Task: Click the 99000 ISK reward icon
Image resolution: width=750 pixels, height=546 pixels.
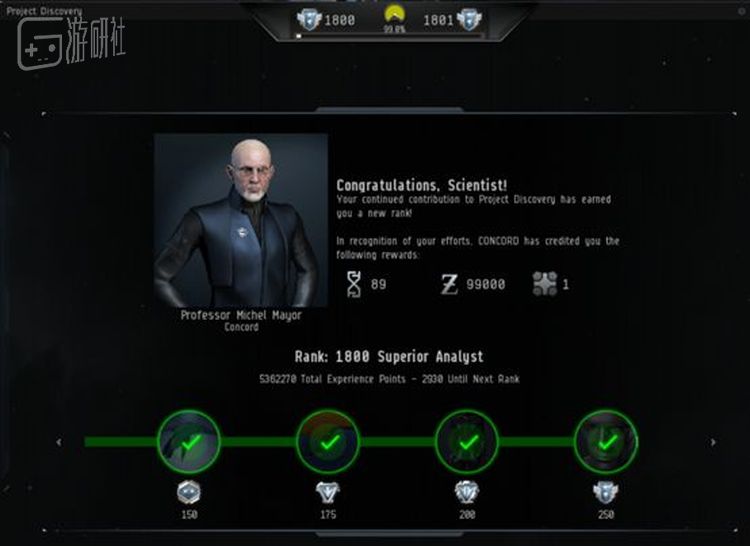Action: click(449, 284)
